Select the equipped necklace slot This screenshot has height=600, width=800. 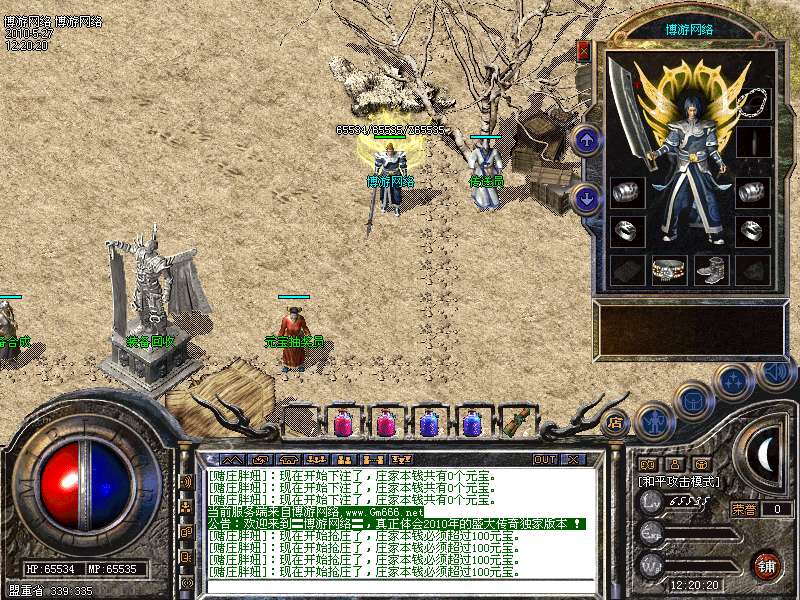(x=753, y=104)
